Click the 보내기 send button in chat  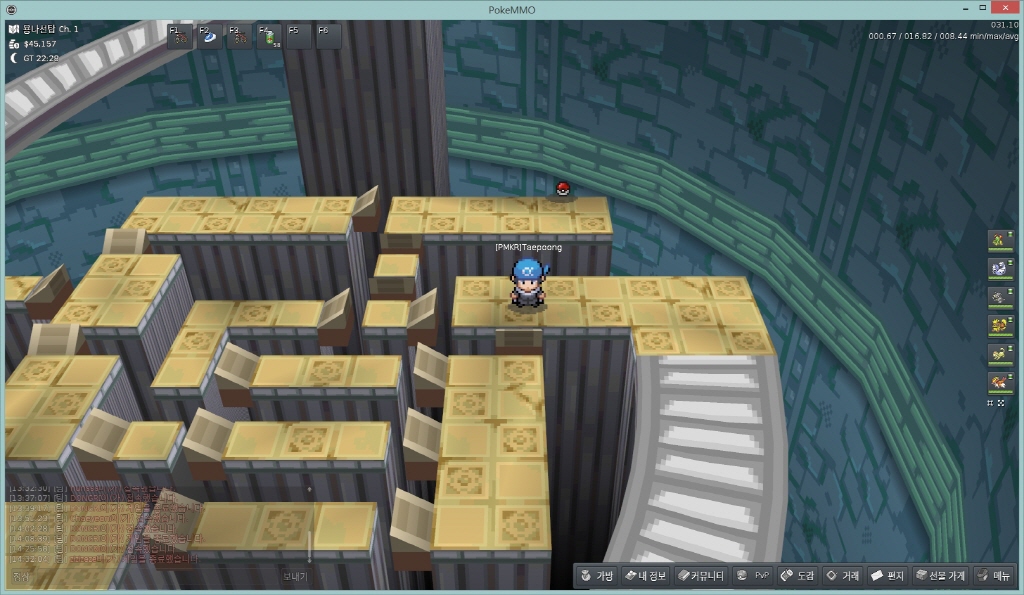tap(295, 577)
